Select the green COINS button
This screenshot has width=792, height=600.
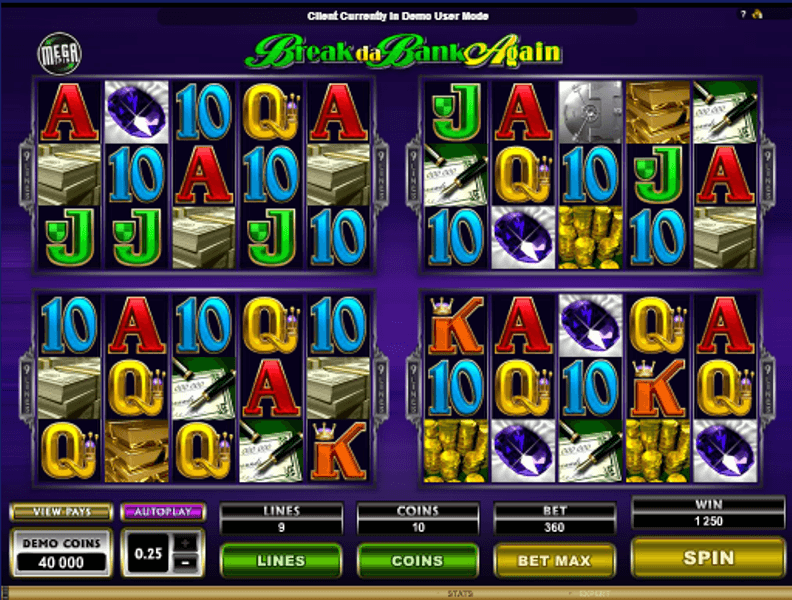(417, 560)
